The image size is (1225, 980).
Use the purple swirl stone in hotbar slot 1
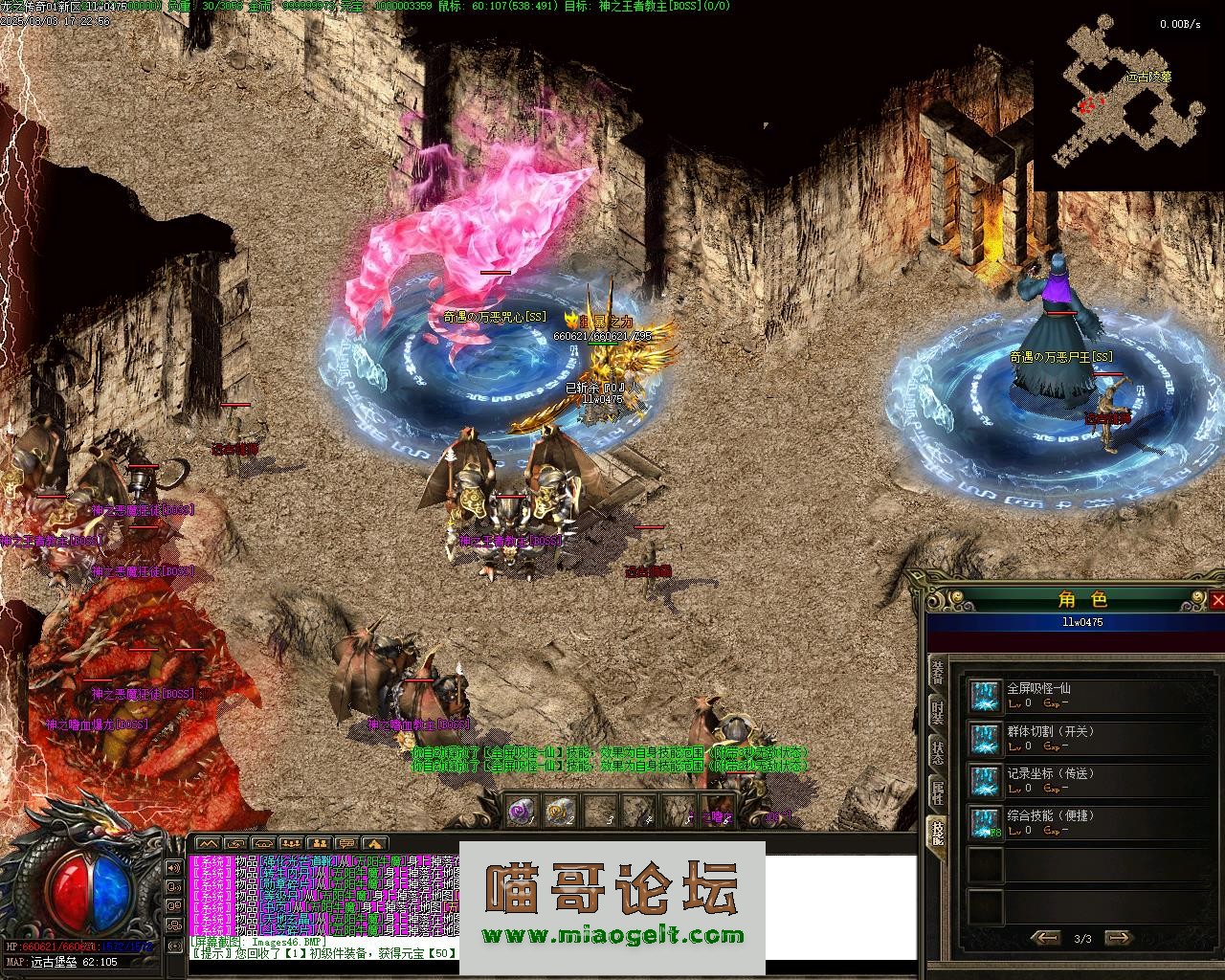(x=521, y=813)
